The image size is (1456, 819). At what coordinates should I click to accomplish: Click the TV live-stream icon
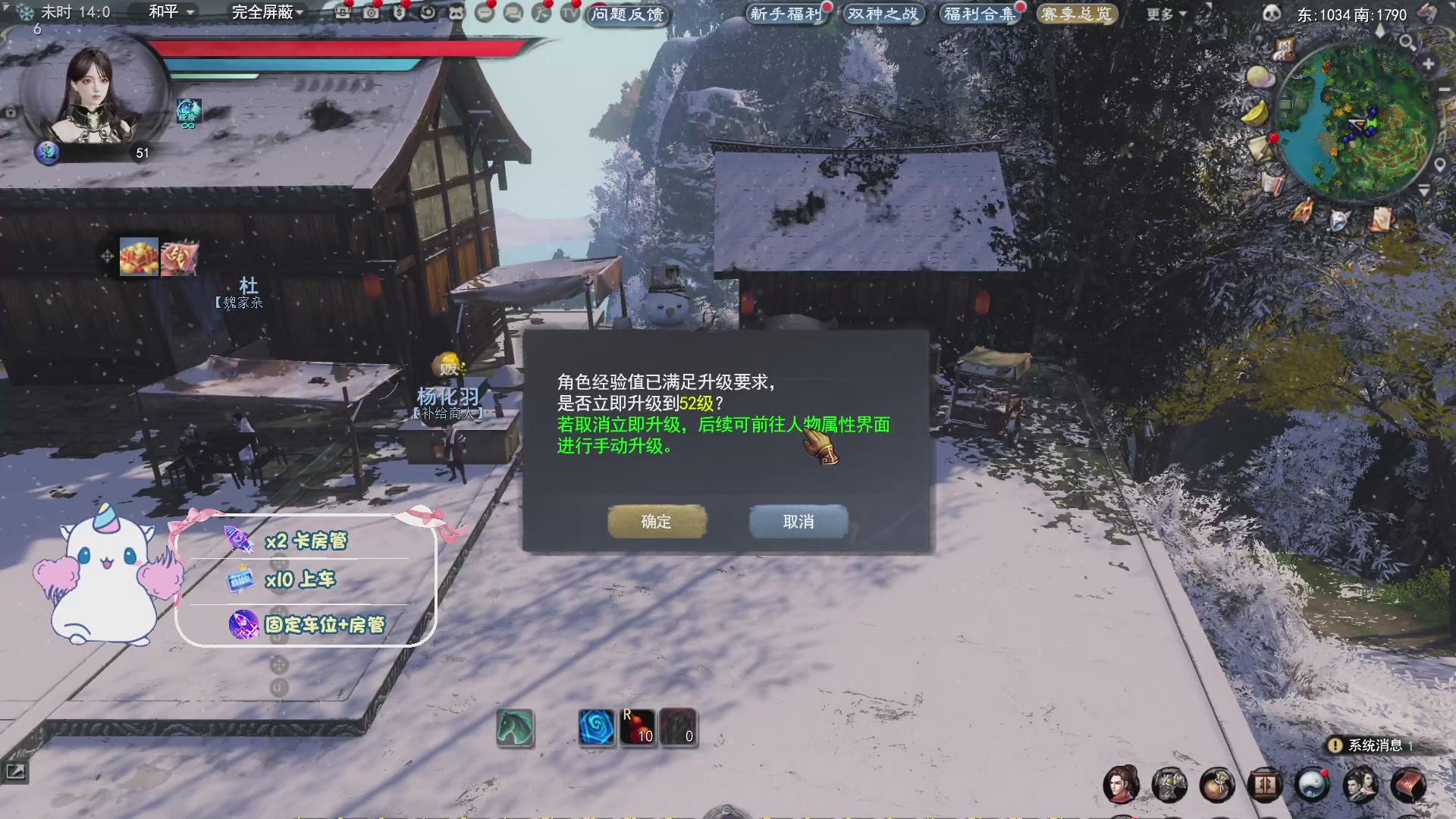coord(570,14)
